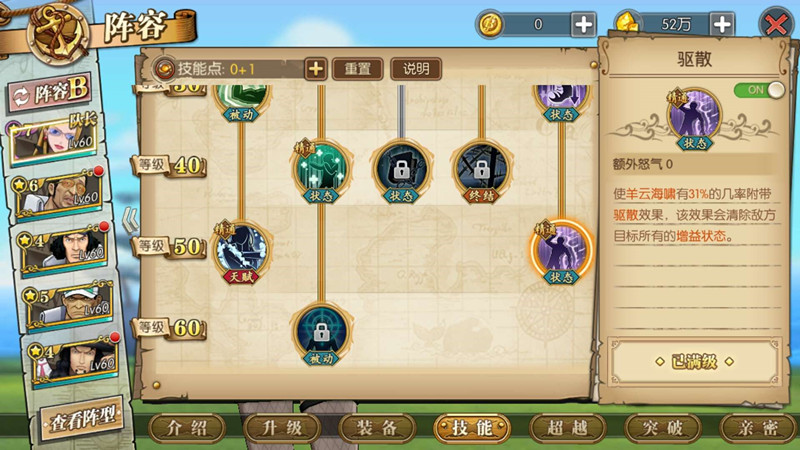This screenshot has width=800, height=450.
Task: Open the 超越 transcend tab
Action: click(567, 428)
